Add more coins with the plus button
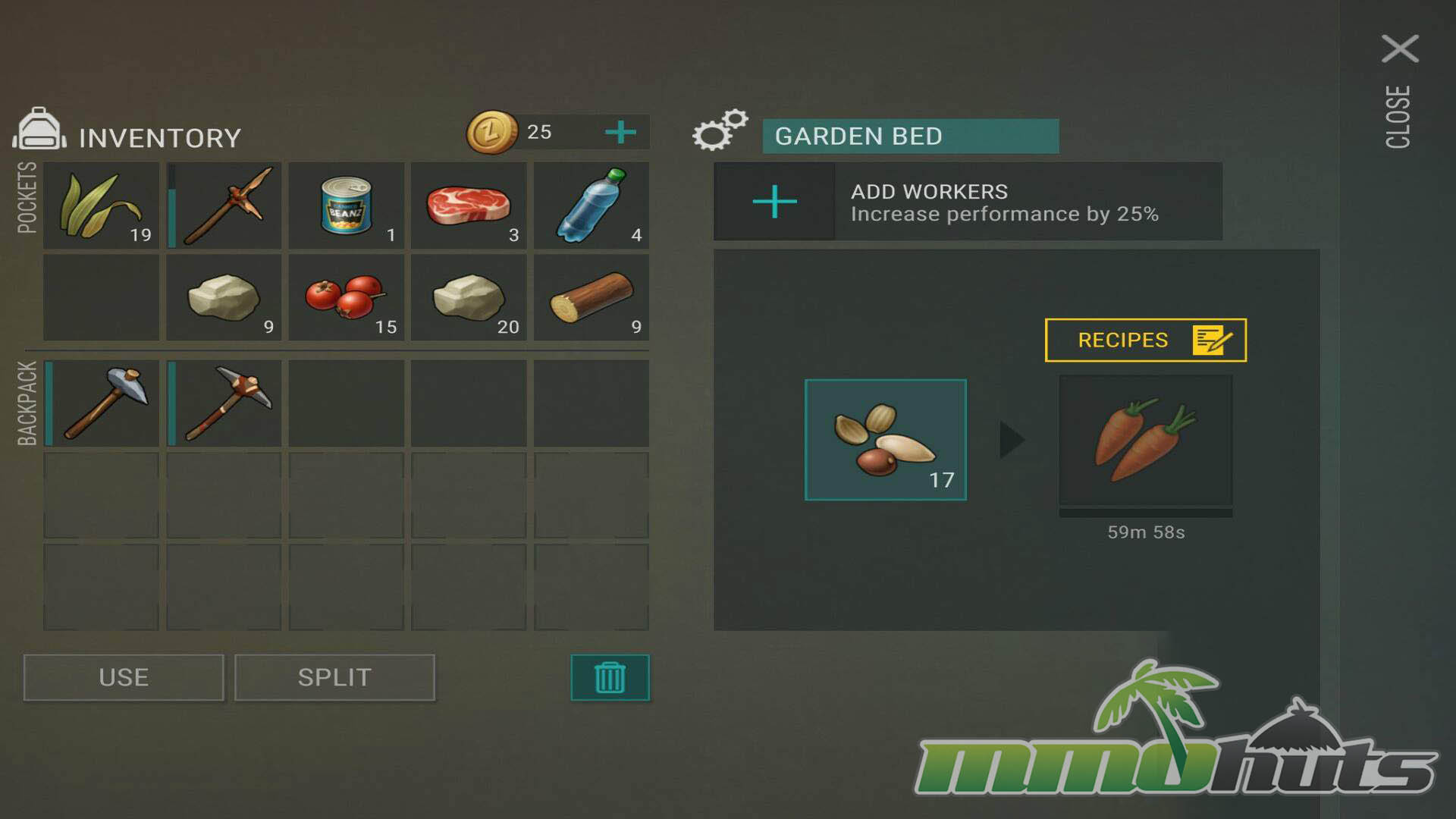The image size is (1456, 819). click(x=620, y=132)
